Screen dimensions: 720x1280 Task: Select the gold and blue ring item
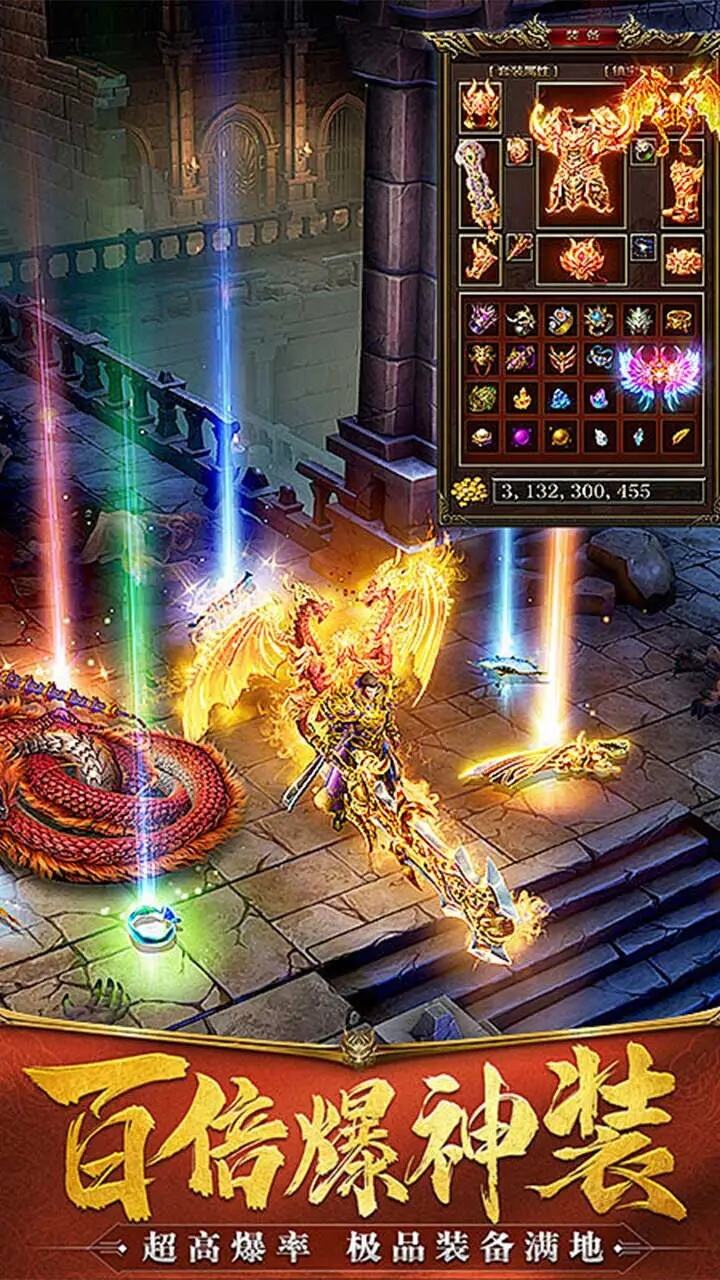point(562,319)
